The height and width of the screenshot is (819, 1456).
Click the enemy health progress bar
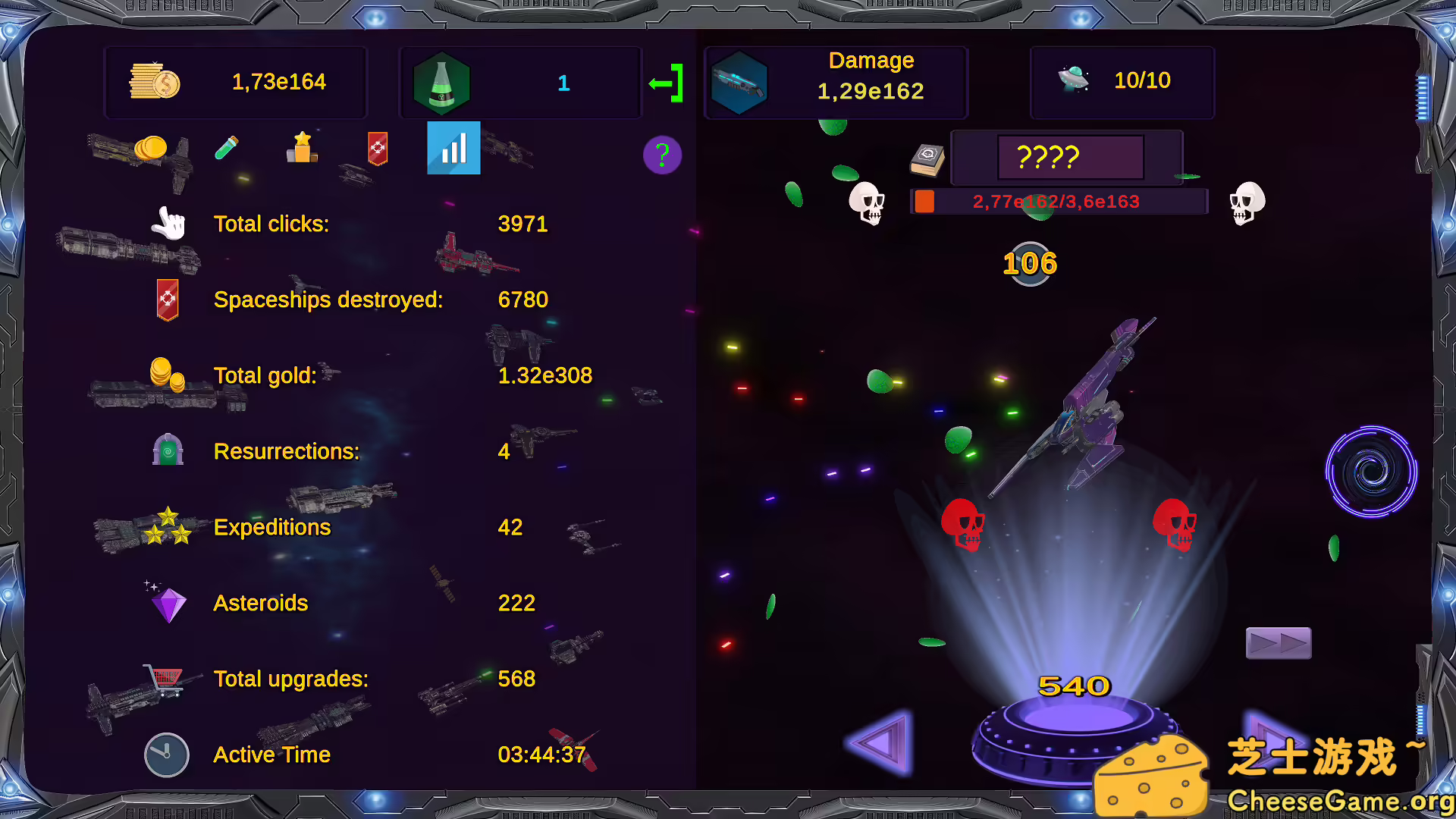pyautogui.click(x=1057, y=201)
